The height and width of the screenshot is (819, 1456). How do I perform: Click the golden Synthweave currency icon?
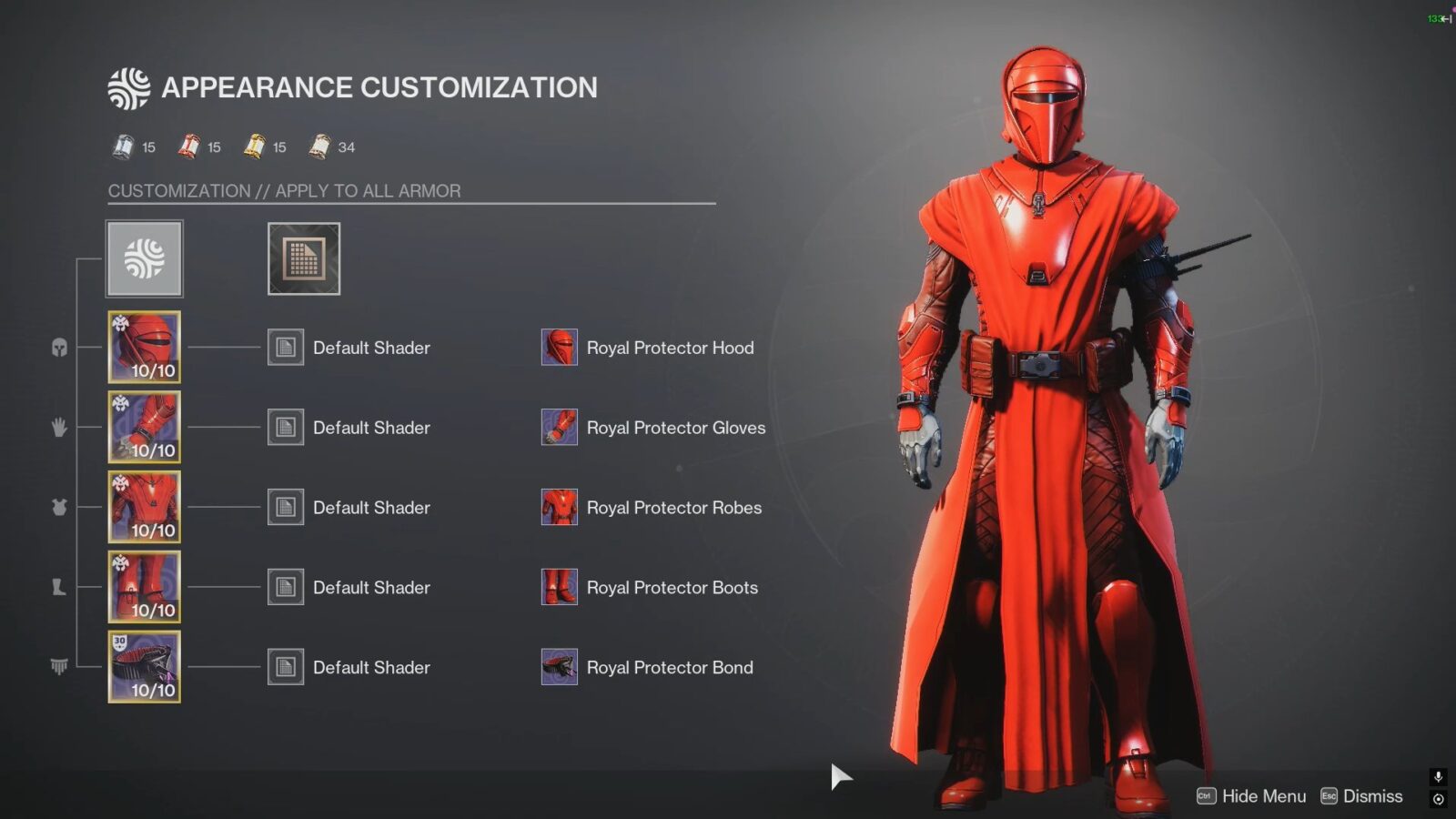coord(254,147)
